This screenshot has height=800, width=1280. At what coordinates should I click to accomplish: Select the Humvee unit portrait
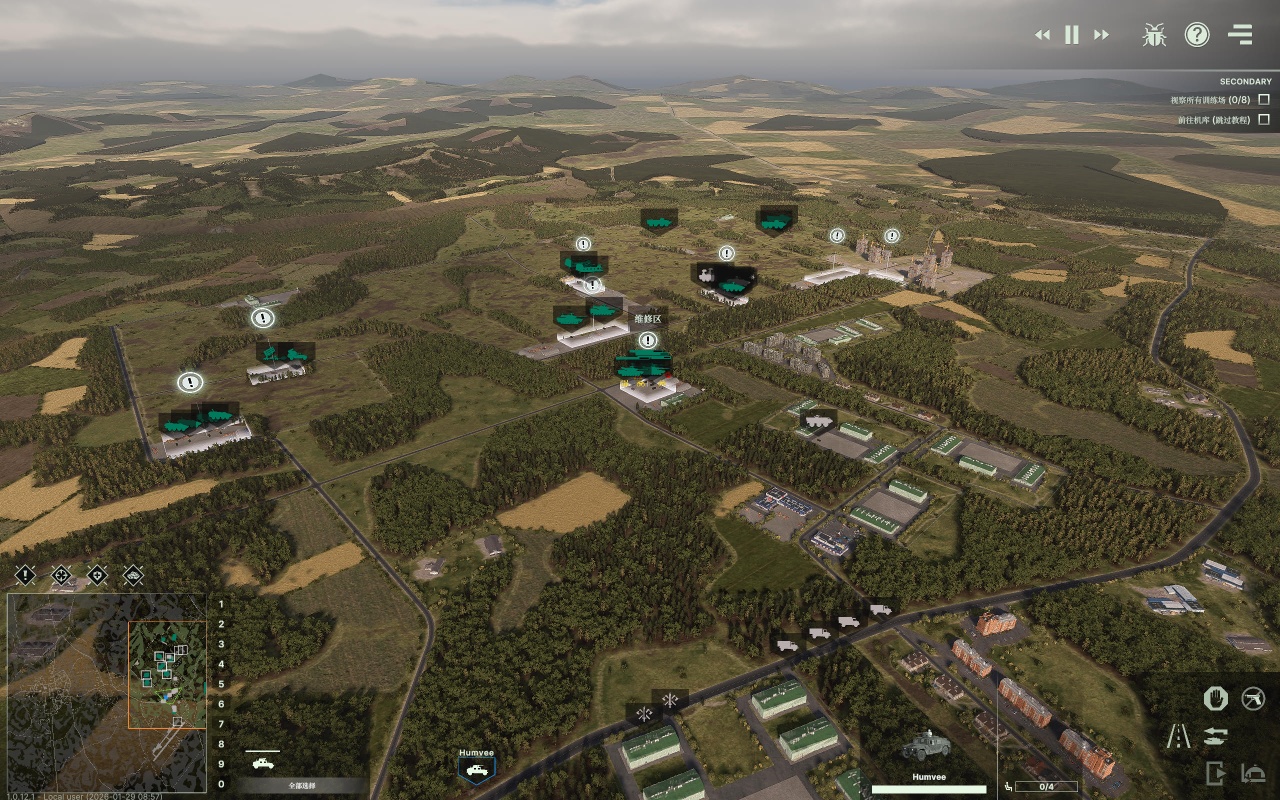(476, 769)
